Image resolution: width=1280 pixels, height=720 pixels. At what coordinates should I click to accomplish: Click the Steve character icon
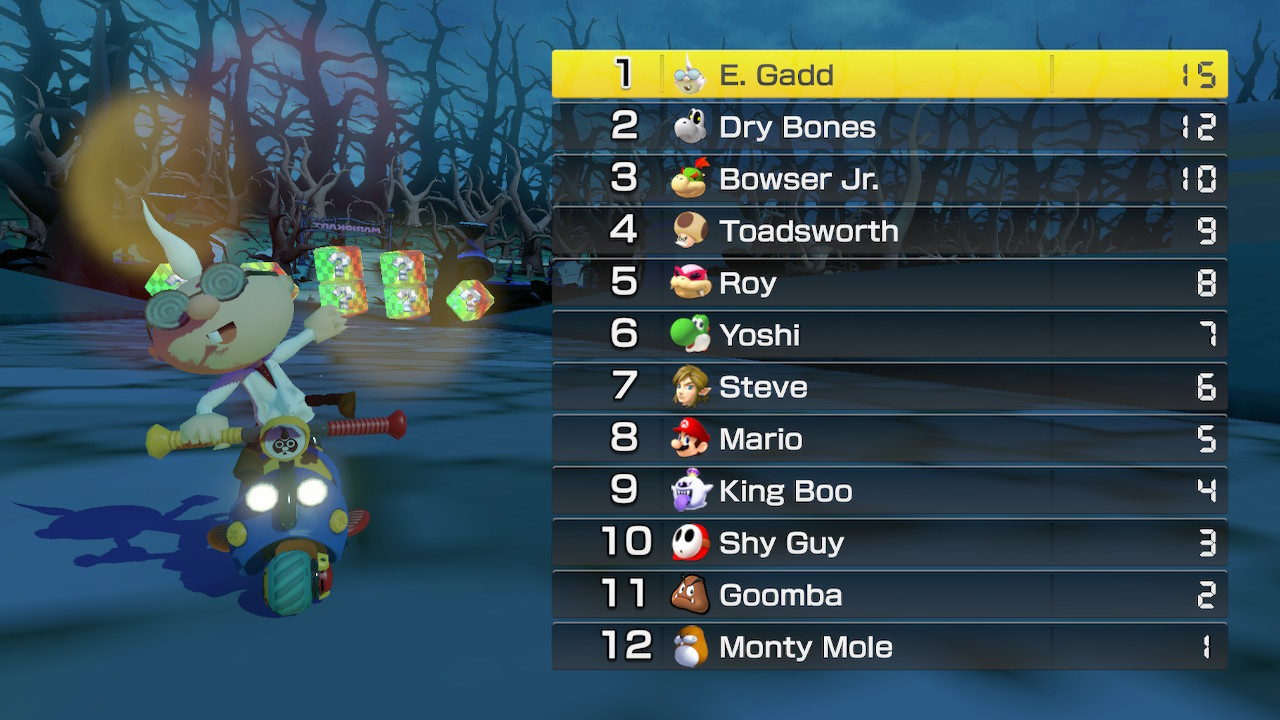(x=692, y=387)
